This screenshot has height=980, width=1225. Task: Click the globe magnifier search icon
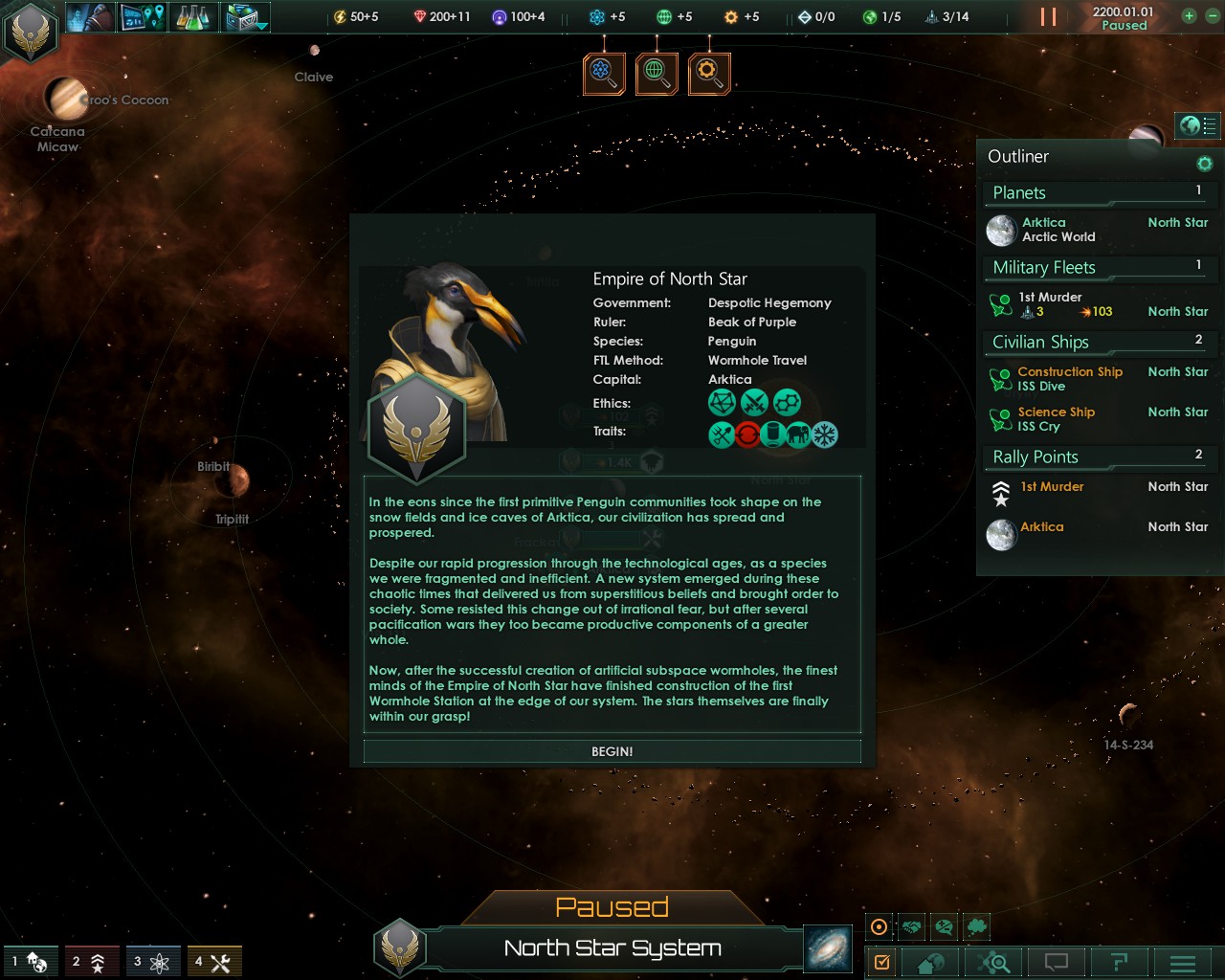click(x=657, y=73)
